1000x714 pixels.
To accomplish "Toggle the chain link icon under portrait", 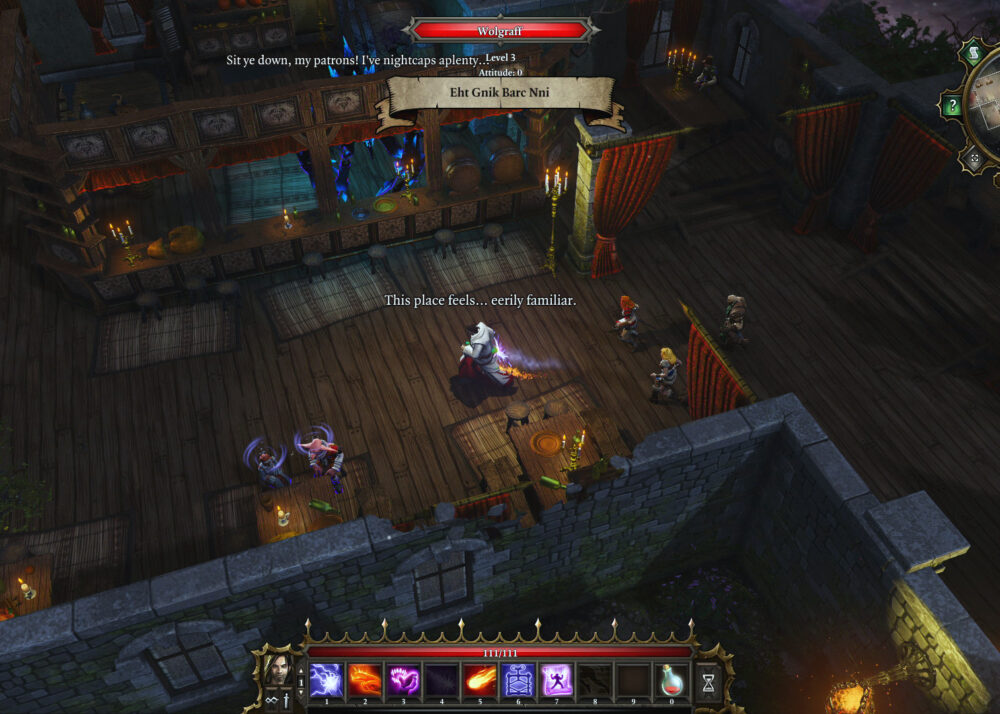I will click(x=269, y=699).
